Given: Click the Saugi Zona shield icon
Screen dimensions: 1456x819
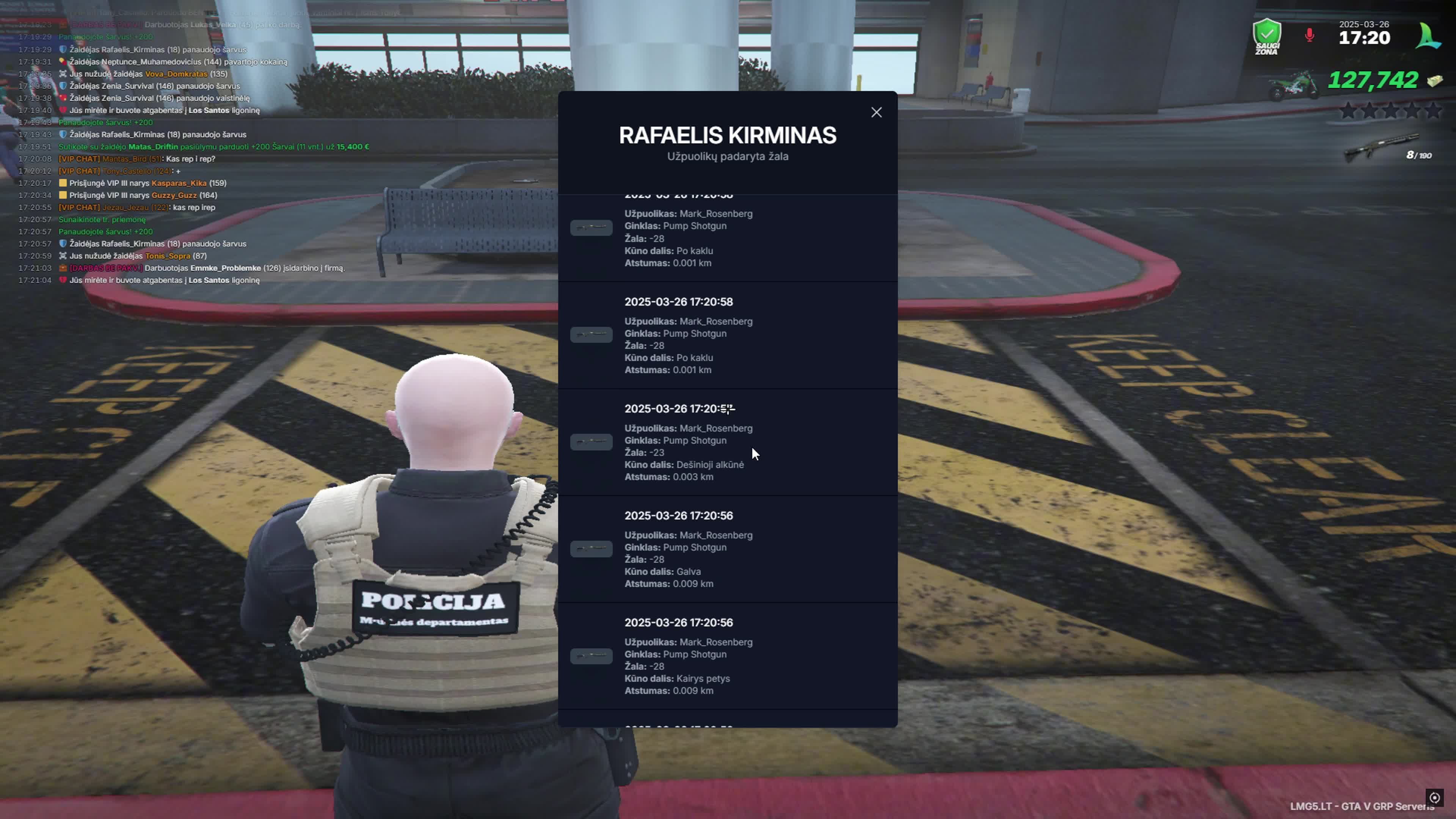Looking at the screenshot, I should pos(1267,36).
